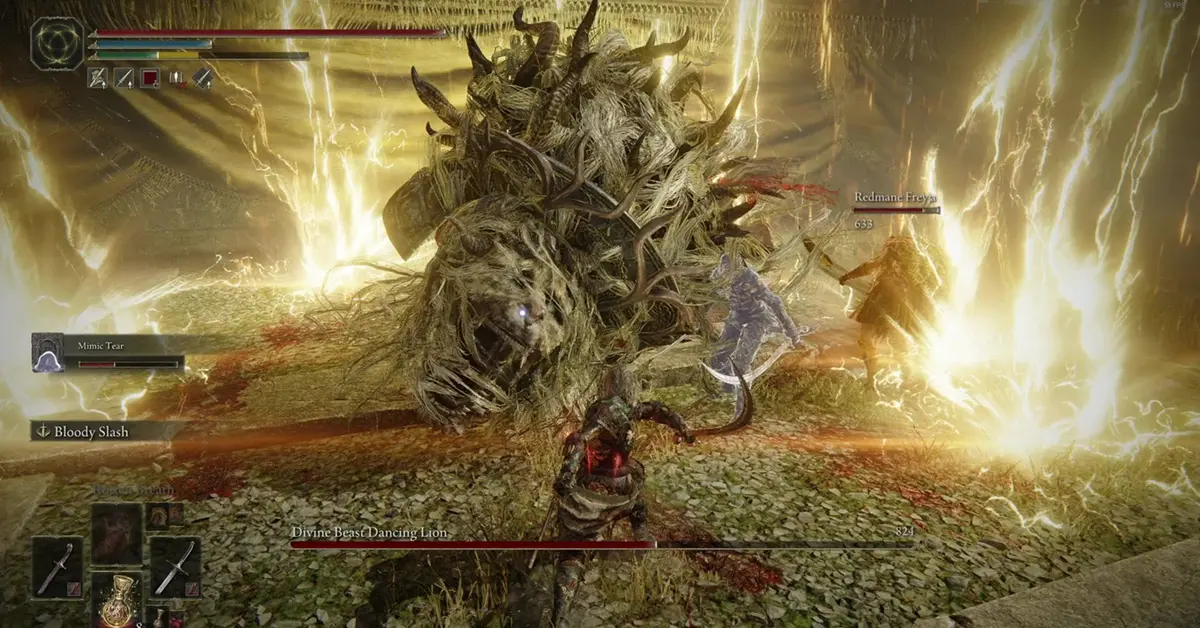Click the status icon with red X
The height and width of the screenshot is (628, 1200).
tap(177, 76)
